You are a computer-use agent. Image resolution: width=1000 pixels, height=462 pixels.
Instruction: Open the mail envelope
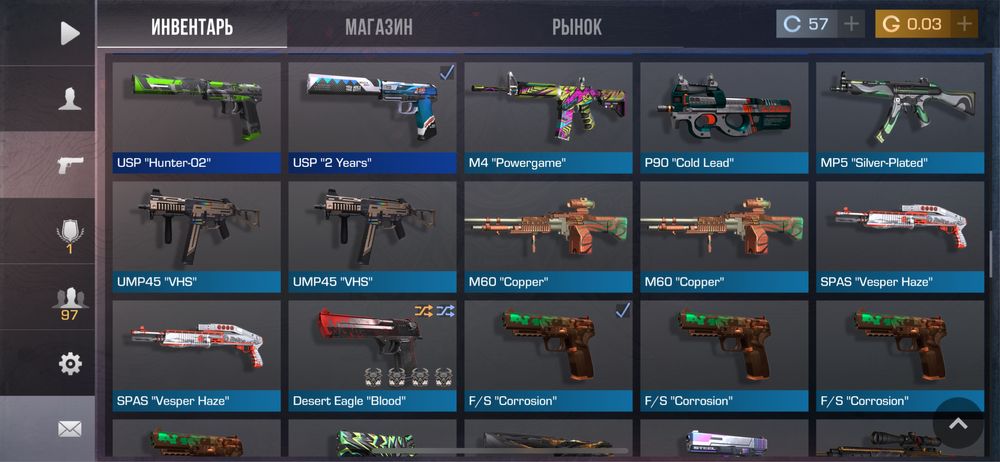point(69,429)
